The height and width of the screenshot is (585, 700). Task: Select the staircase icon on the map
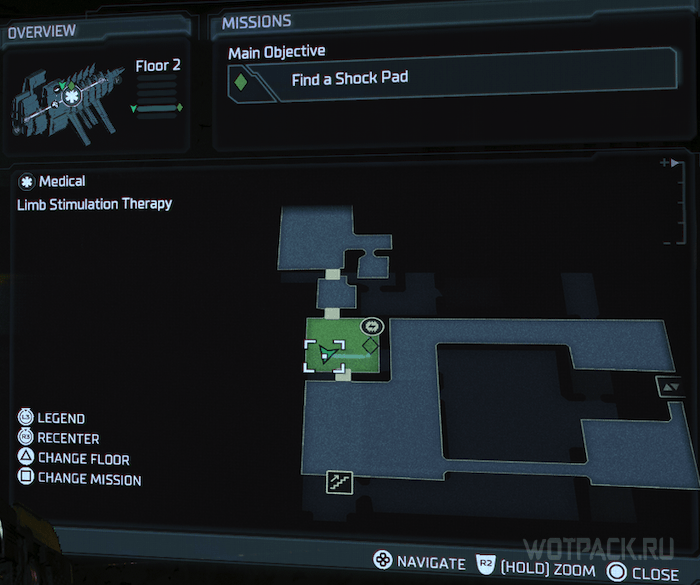pyautogui.click(x=338, y=481)
